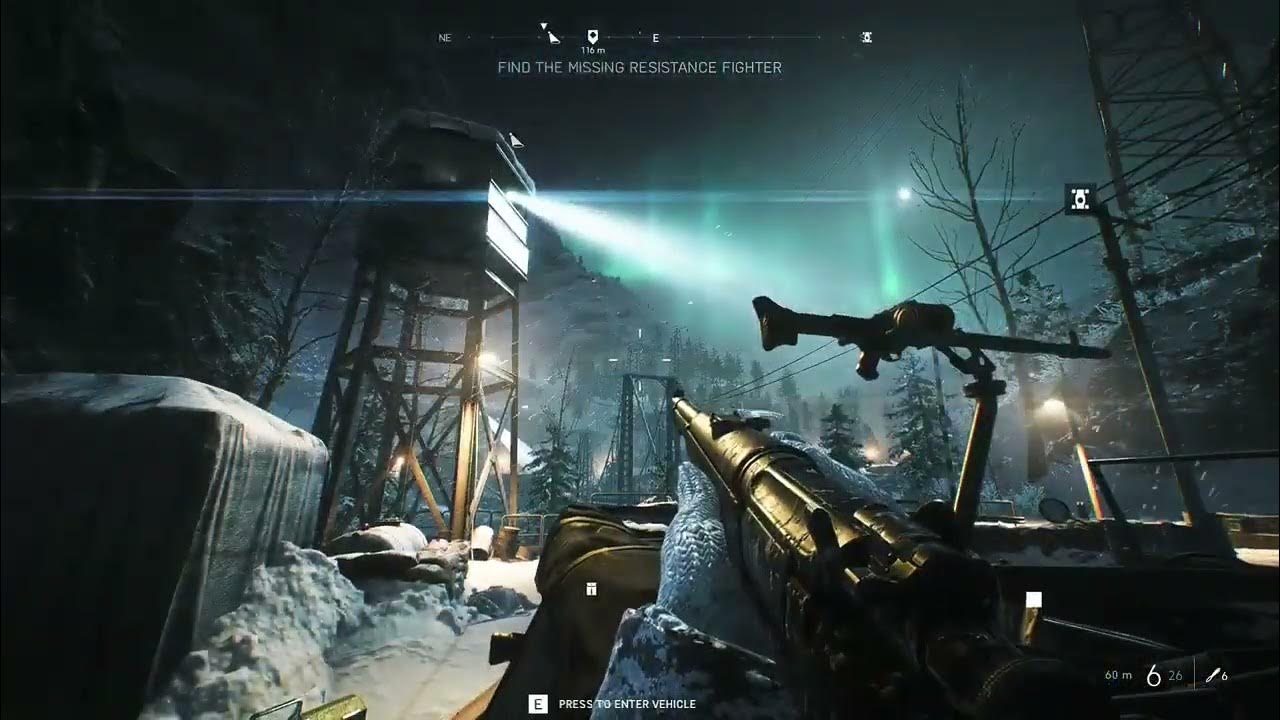The image size is (1280, 720).
Task: Select the objective marker on the compass
Action: 592,35
